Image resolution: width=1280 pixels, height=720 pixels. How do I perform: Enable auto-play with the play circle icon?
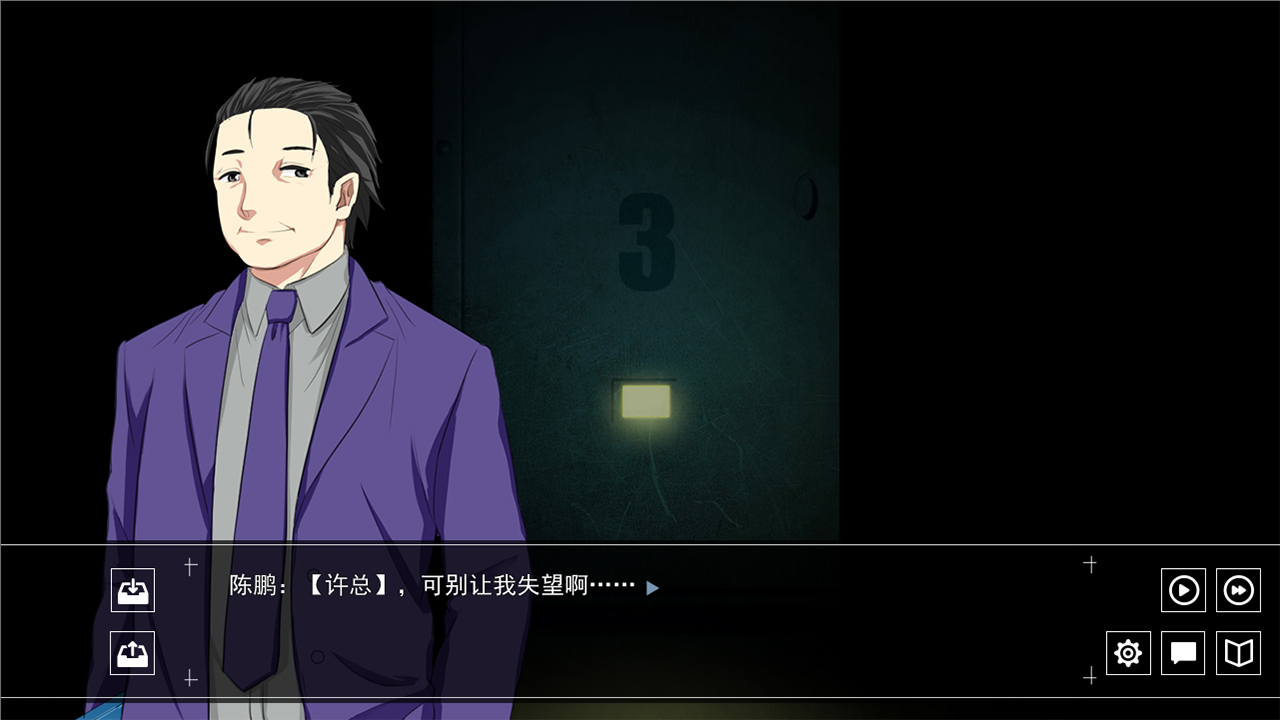pos(1183,590)
